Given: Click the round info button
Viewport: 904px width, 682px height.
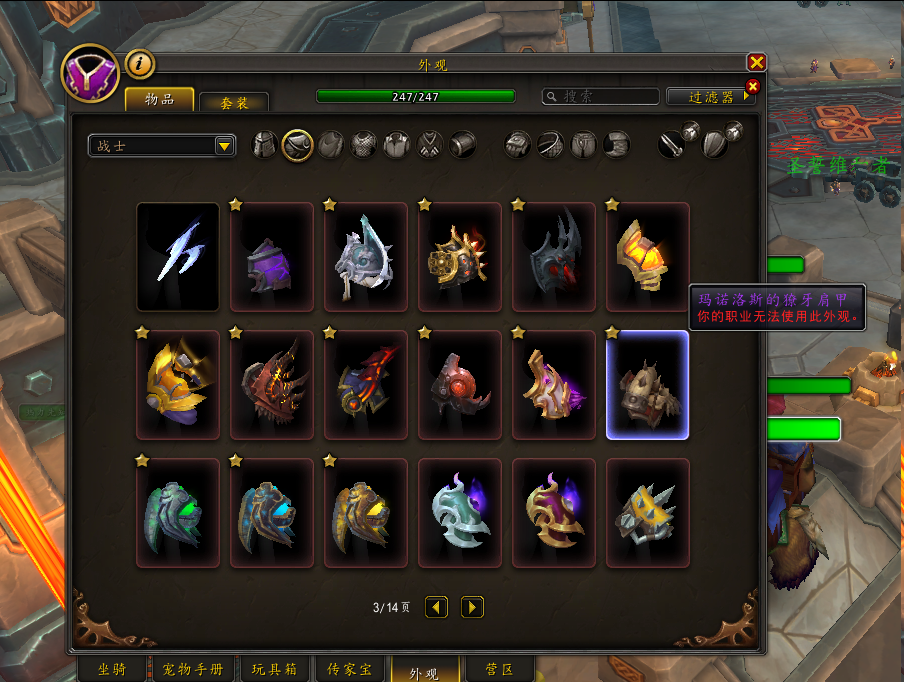Looking at the screenshot, I should click(x=139, y=65).
